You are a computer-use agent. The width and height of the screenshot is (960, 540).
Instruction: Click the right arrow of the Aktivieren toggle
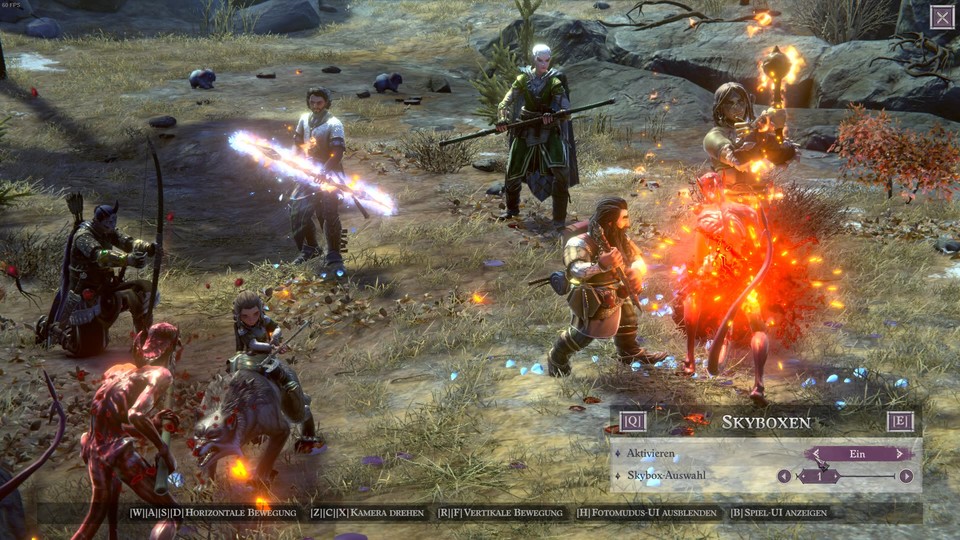(x=901, y=454)
